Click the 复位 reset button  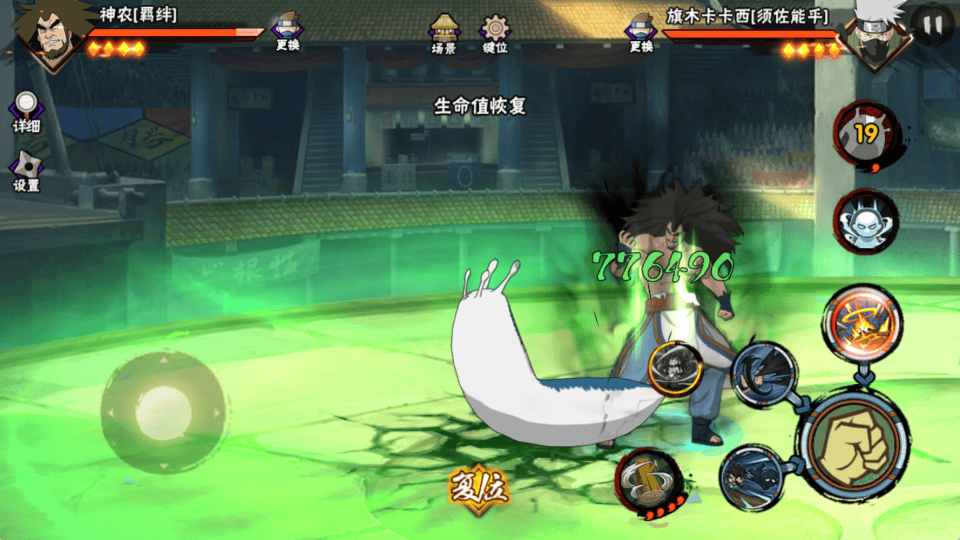pyautogui.click(x=480, y=487)
